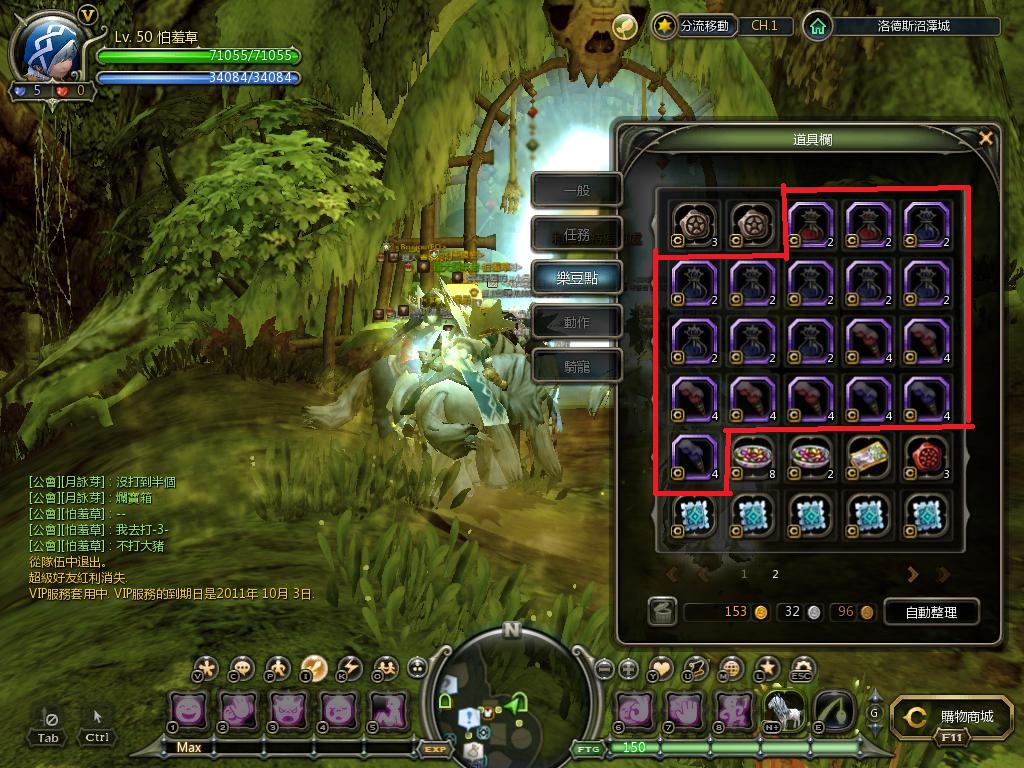Close the 道具欄 inventory window

[x=986, y=138]
